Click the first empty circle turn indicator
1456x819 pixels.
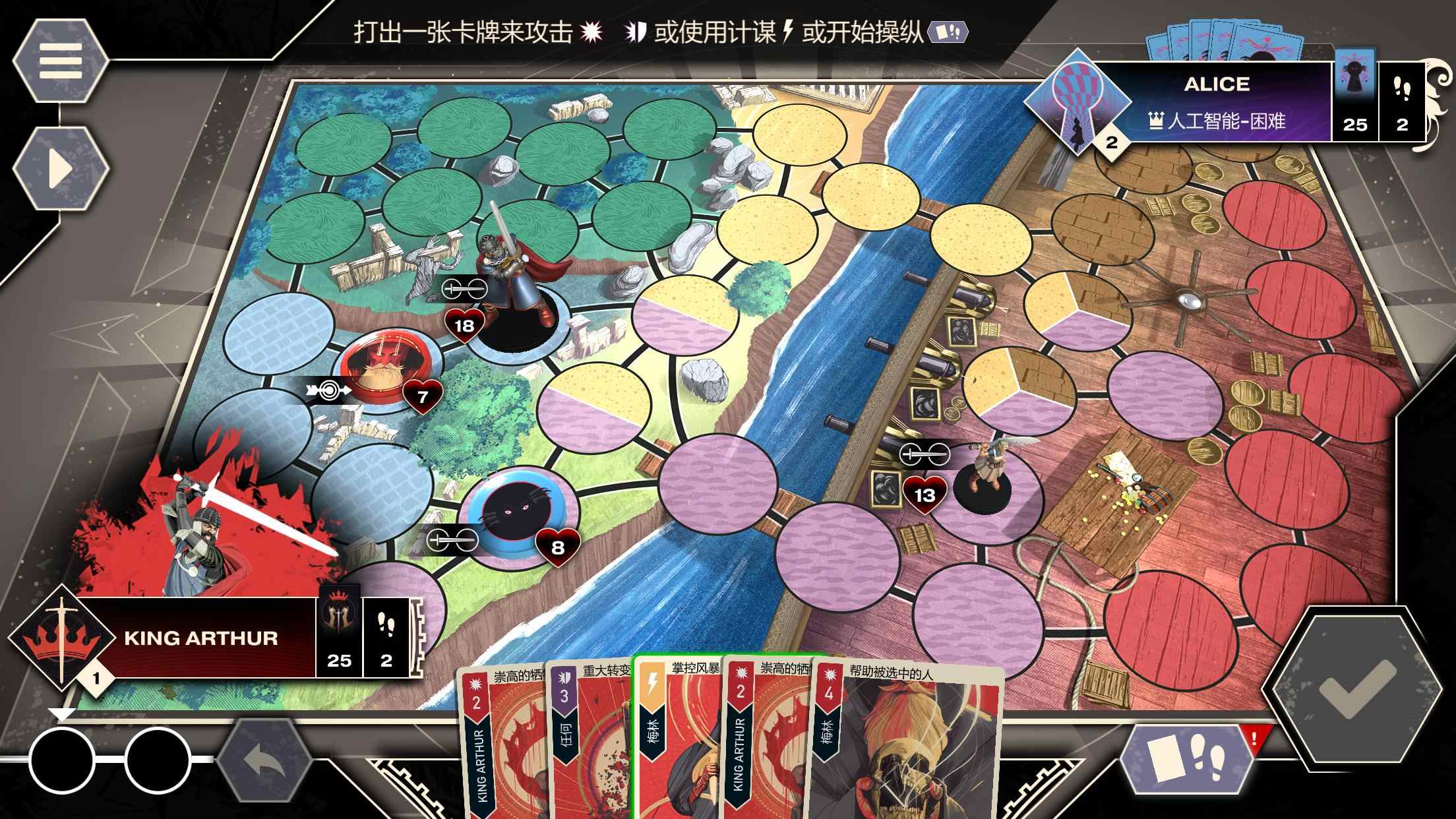(x=63, y=758)
